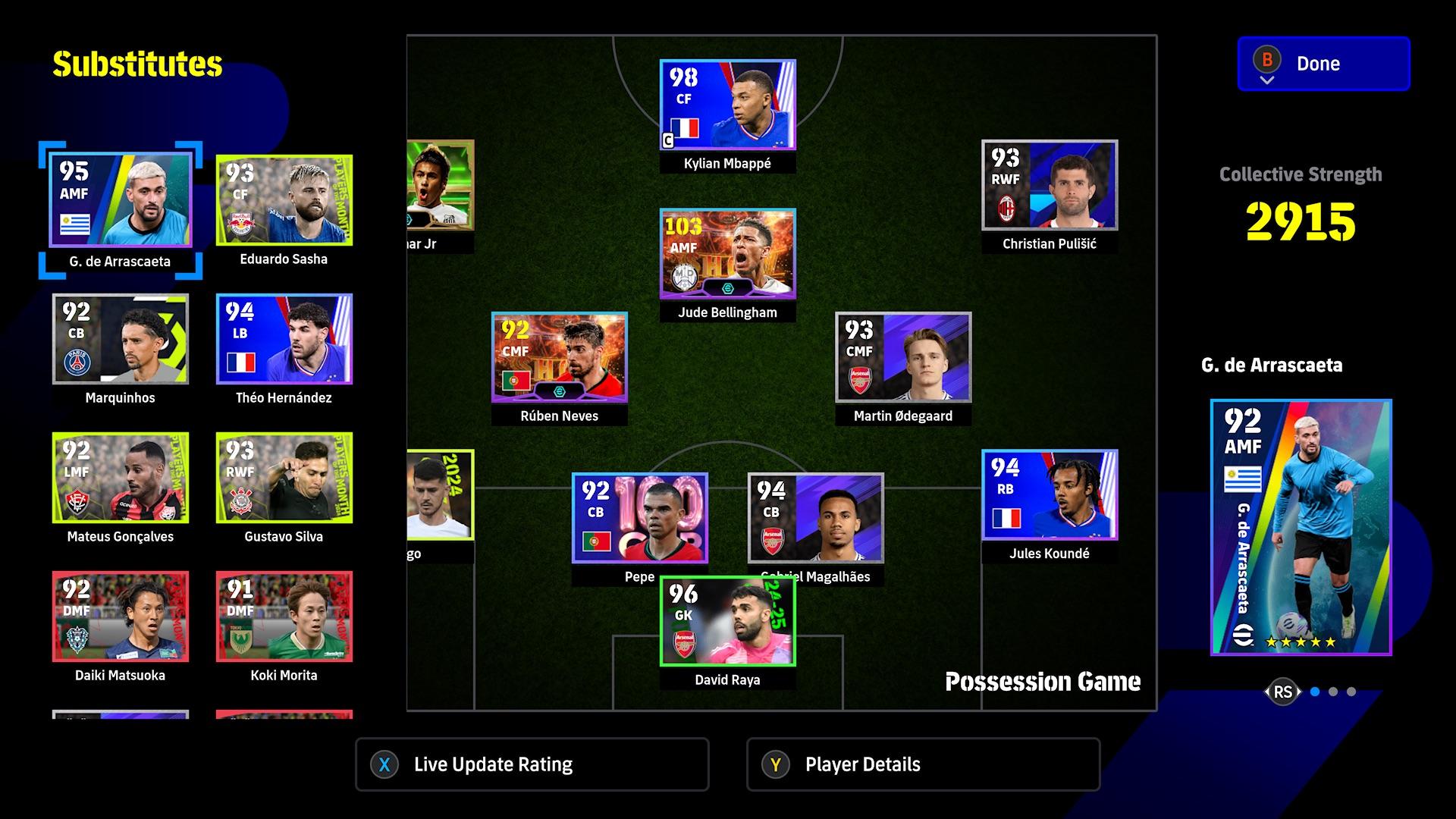Toggle the captain badge on Kylian Mbappé's card
1456x819 pixels.
(668, 141)
